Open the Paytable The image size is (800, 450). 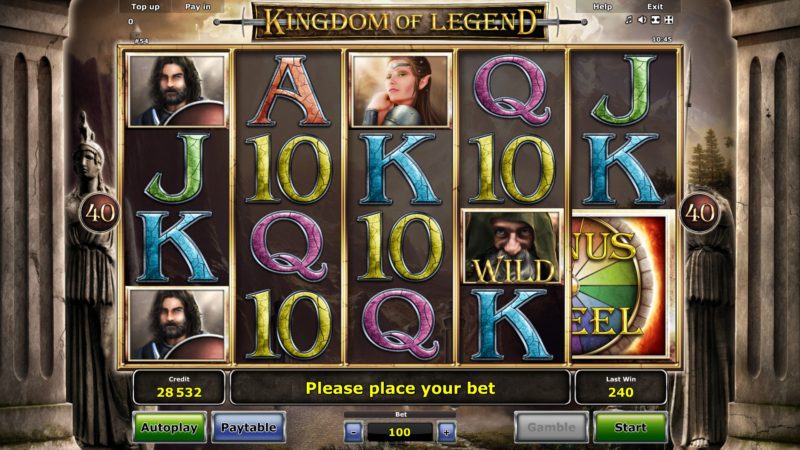[248, 427]
